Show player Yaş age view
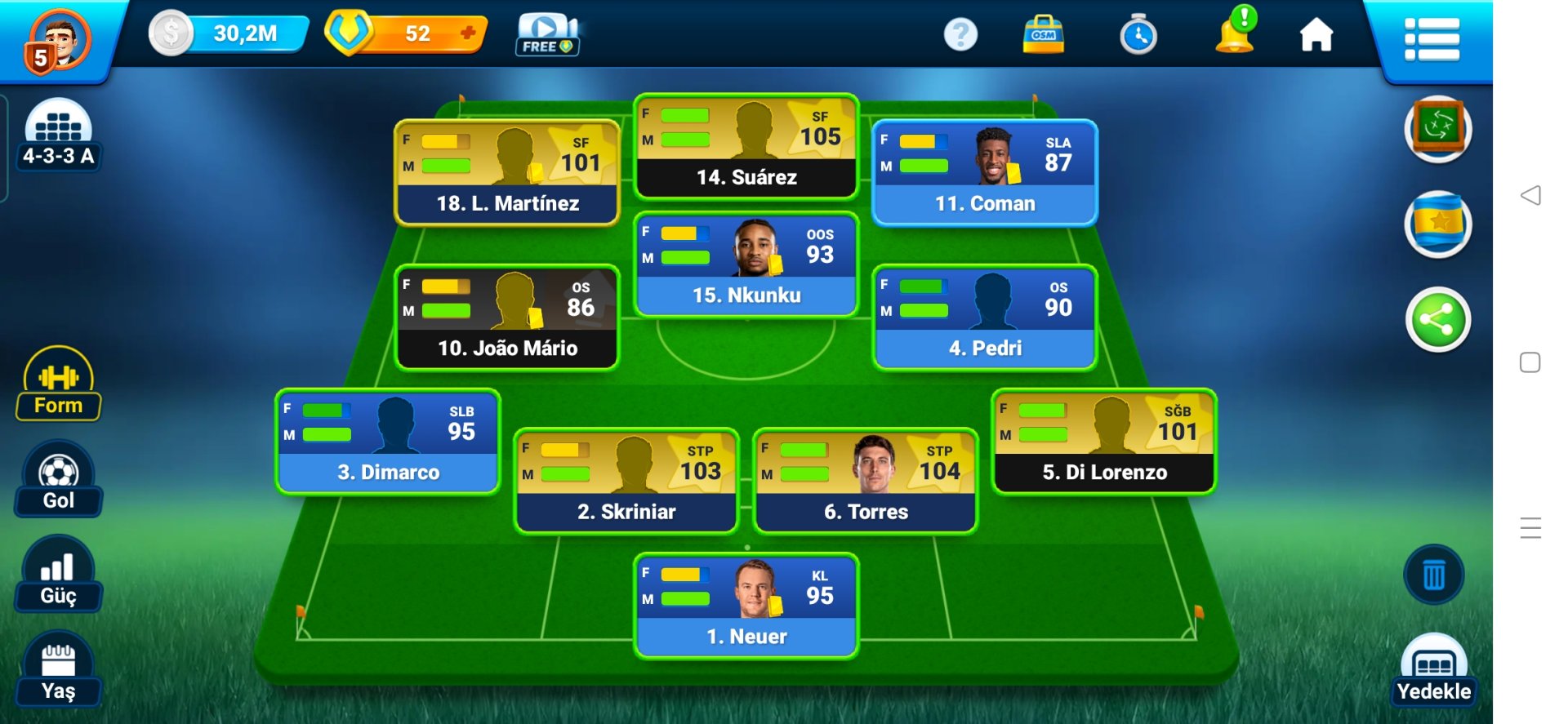Viewport: 1568px width, 724px height. [x=58, y=670]
